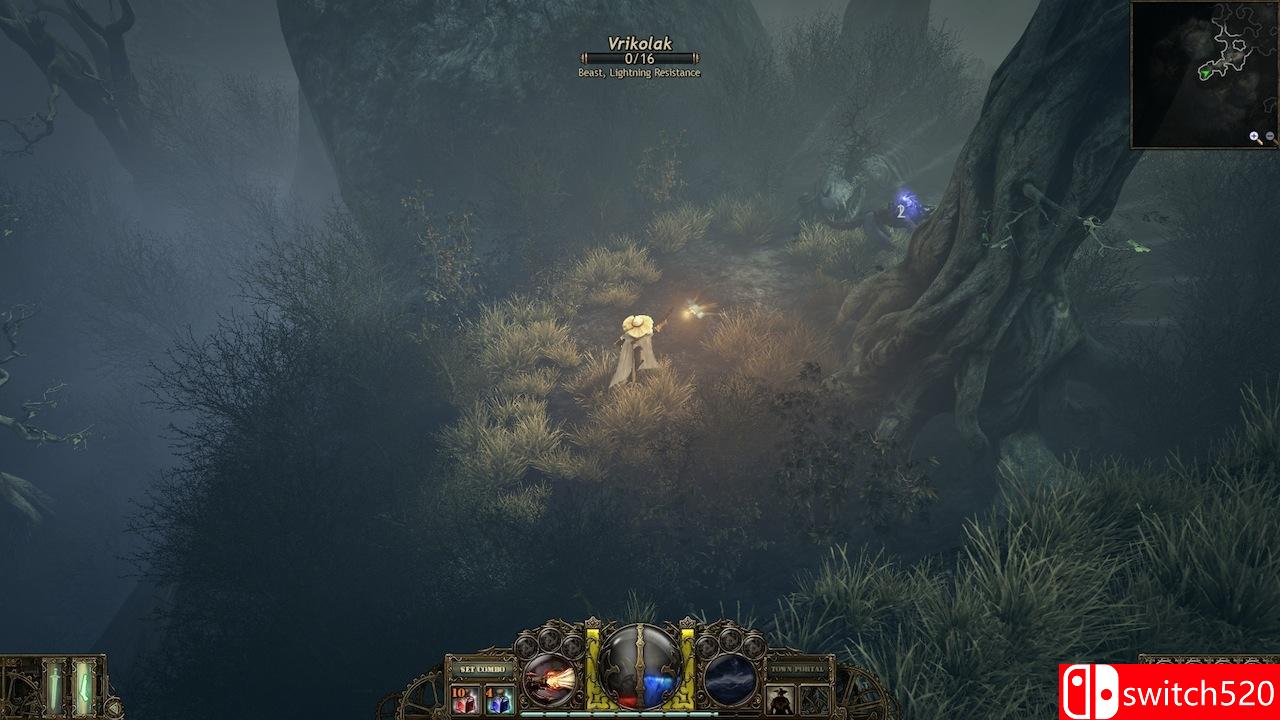Select the dark storm-cloud secondary skill
Viewport: 1280px width, 720px height.
pyautogui.click(x=730, y=678)
